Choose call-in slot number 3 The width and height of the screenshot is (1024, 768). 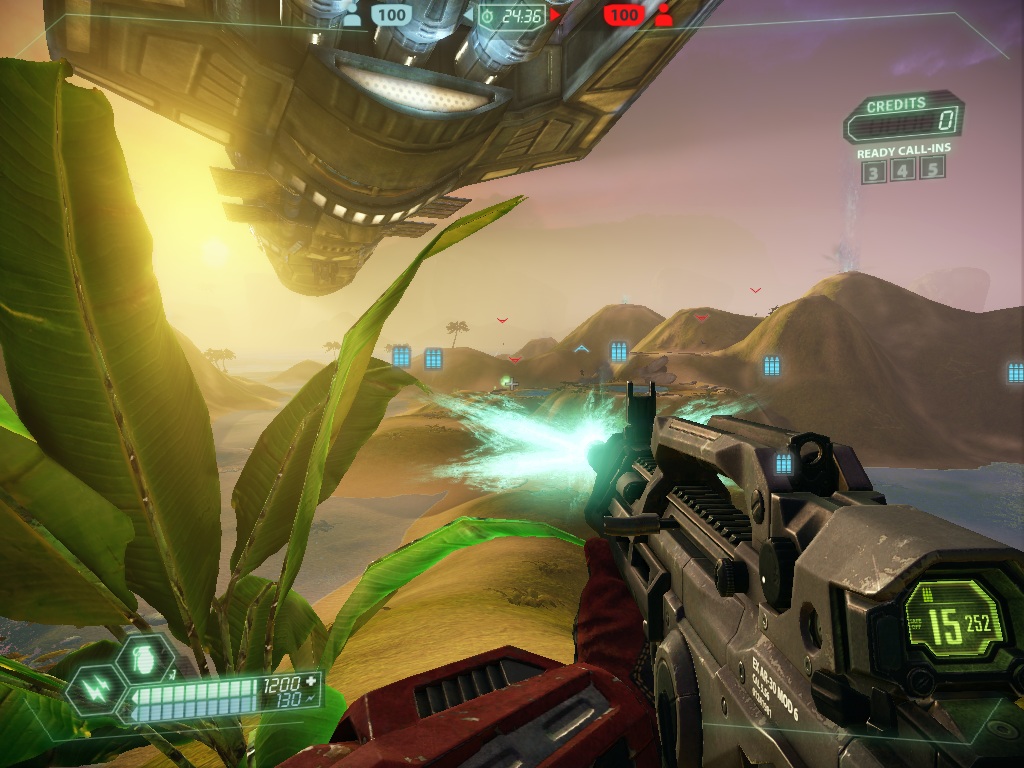point(874,171)
